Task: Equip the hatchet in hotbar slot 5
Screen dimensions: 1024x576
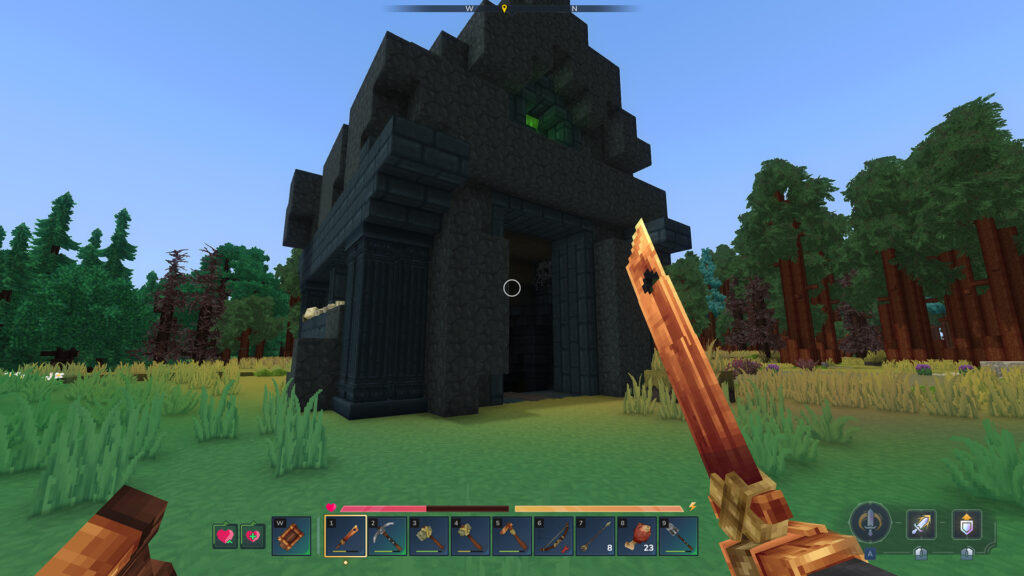Action: 511,536
